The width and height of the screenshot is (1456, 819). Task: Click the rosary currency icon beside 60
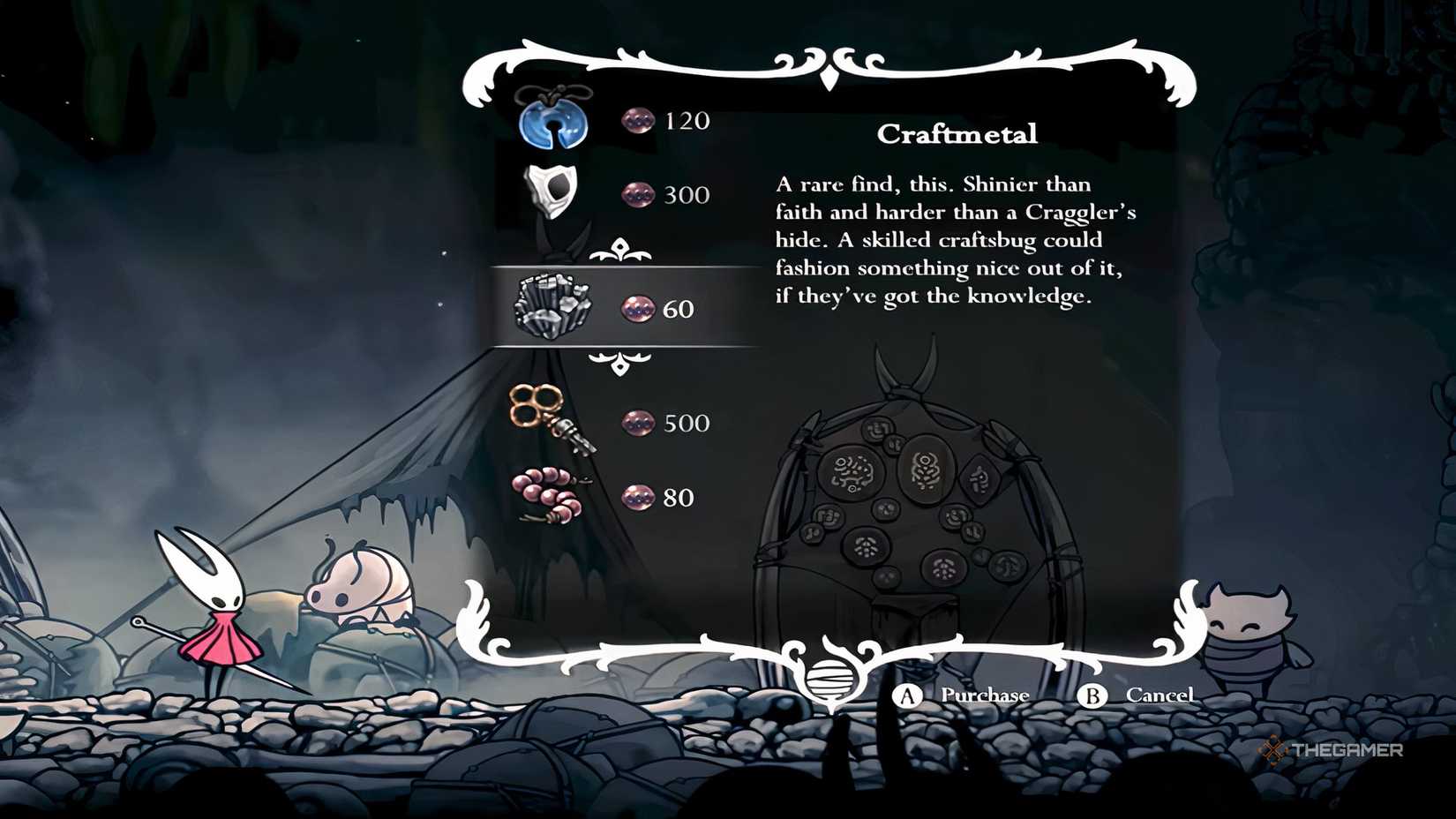pos(637,309)
